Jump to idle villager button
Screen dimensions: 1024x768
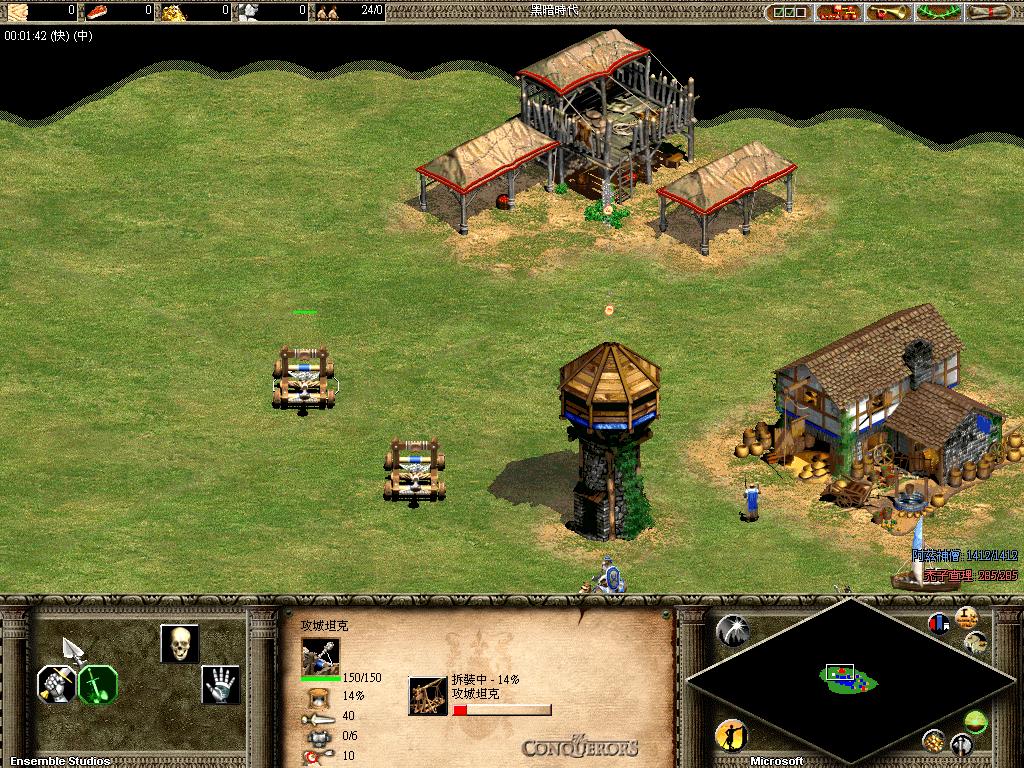tap(732, 736)
